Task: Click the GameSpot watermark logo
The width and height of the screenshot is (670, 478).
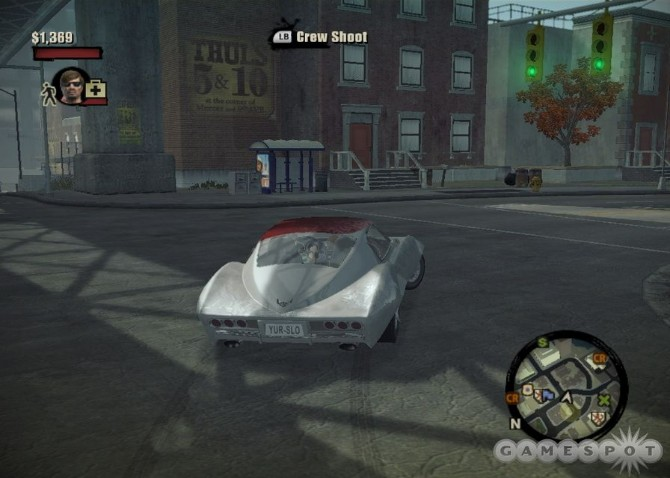Action: pos(580,452)
